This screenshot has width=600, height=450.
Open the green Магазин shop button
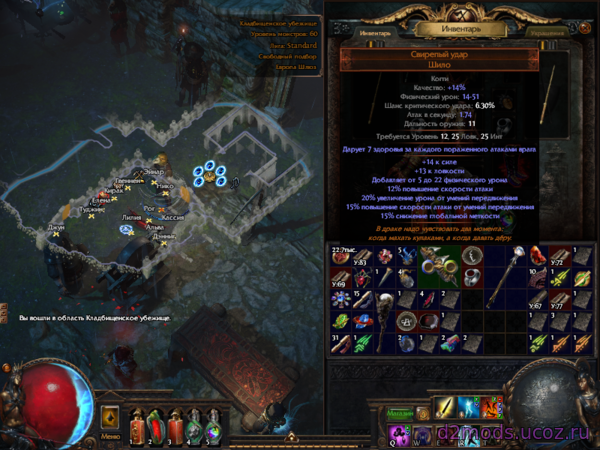(x=400, y=411)
